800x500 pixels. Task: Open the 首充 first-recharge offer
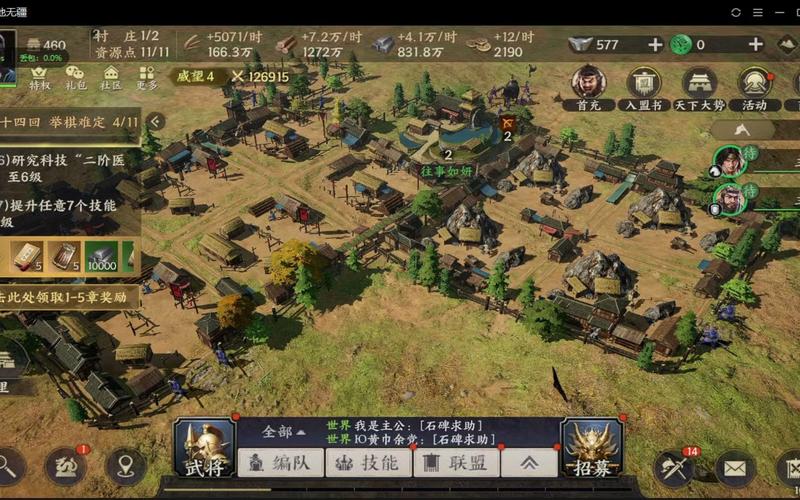(588, 86)
